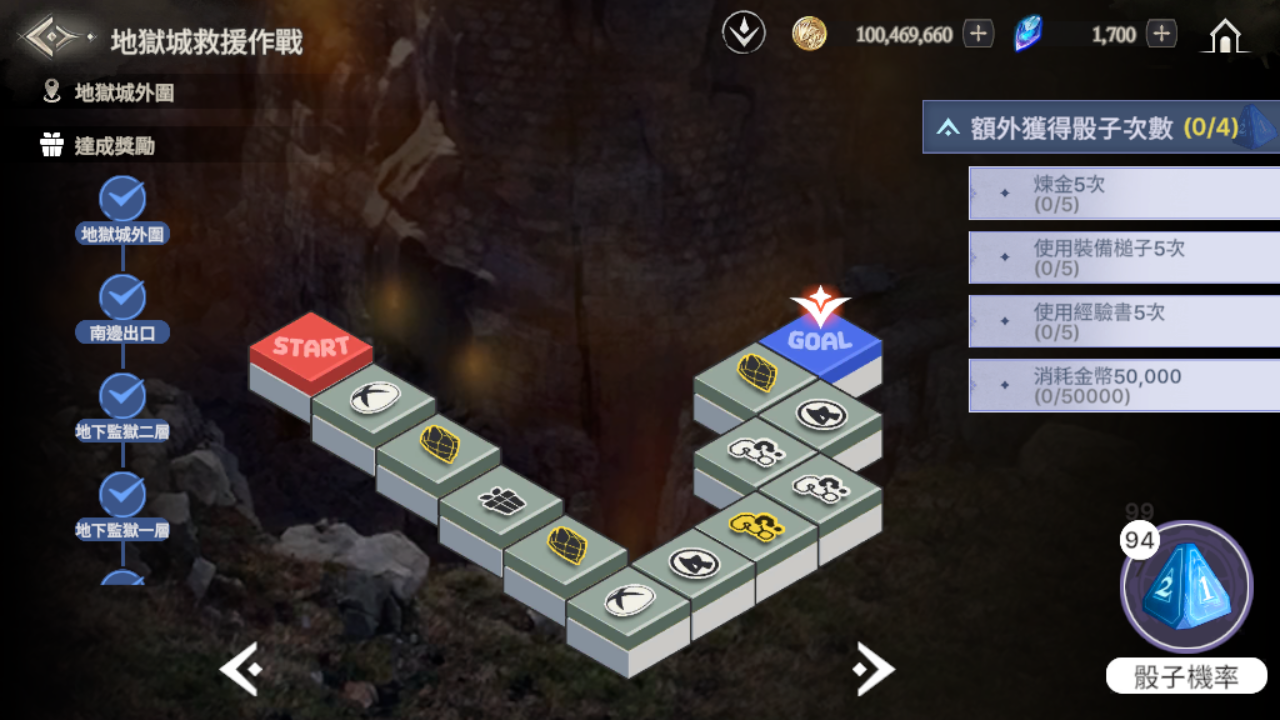
Task: Collapse the 額外獲得骰子次數 panel
Action: [x=948, y=128]
